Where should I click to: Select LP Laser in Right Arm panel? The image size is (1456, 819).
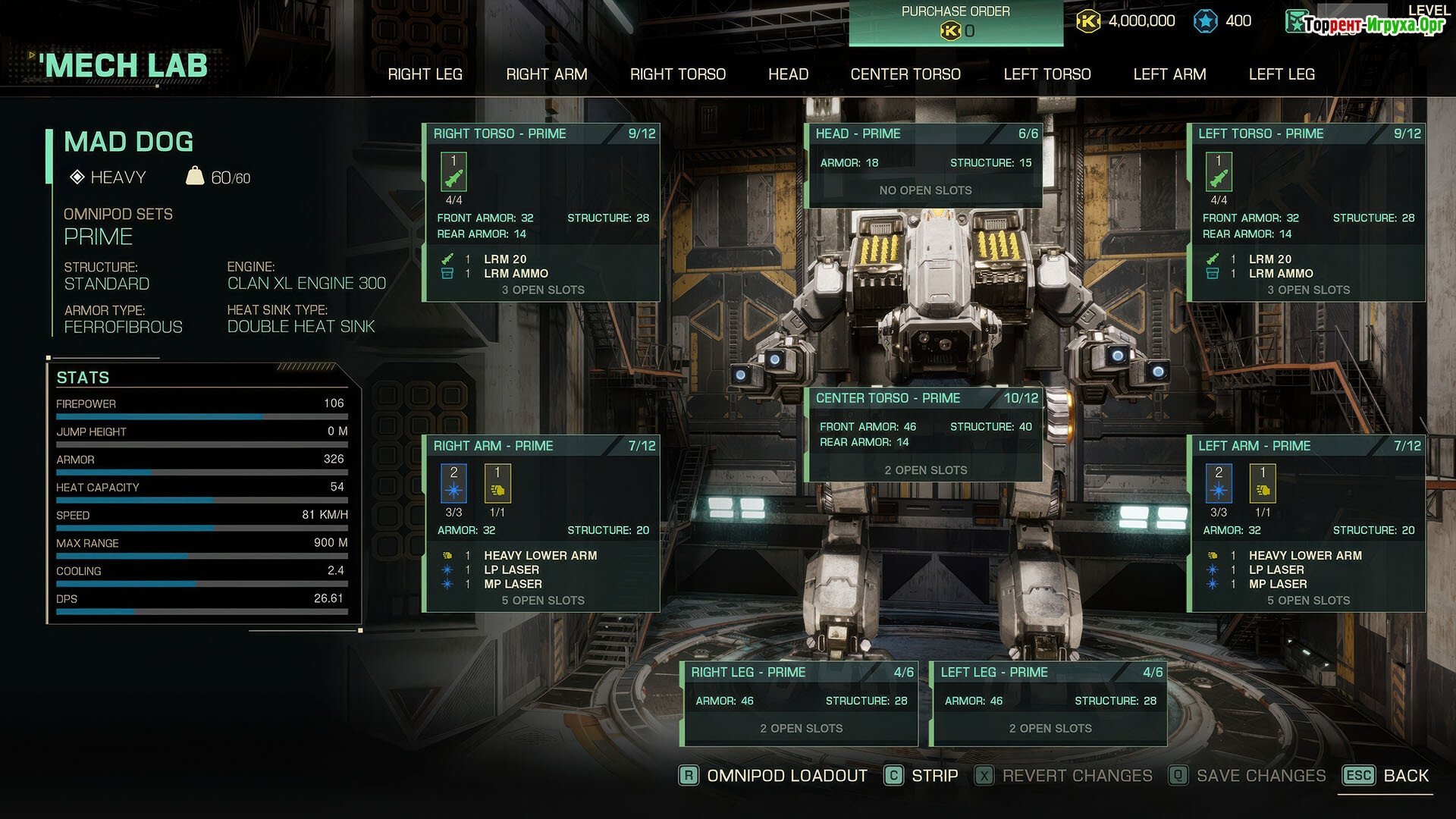[x=512, y=570]
